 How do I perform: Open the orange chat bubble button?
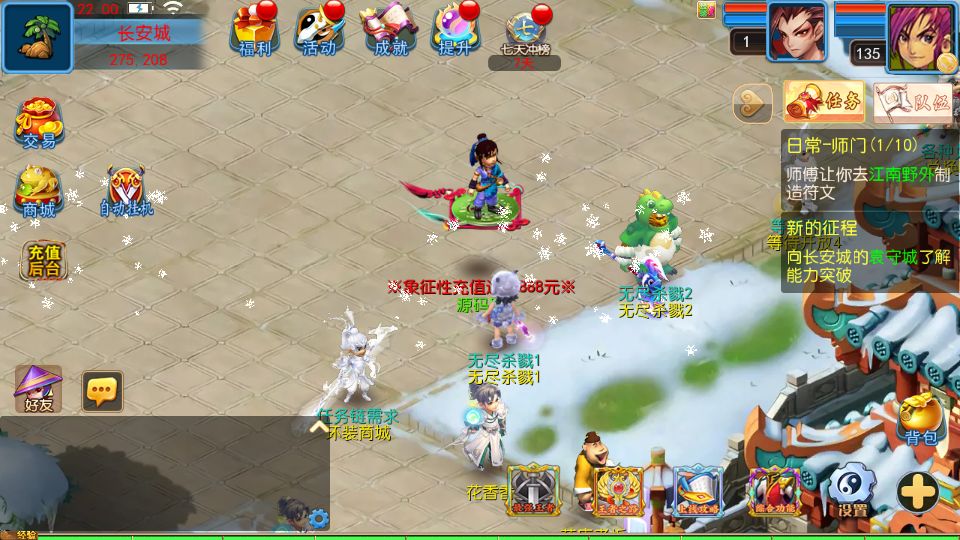tap(102, 391)
